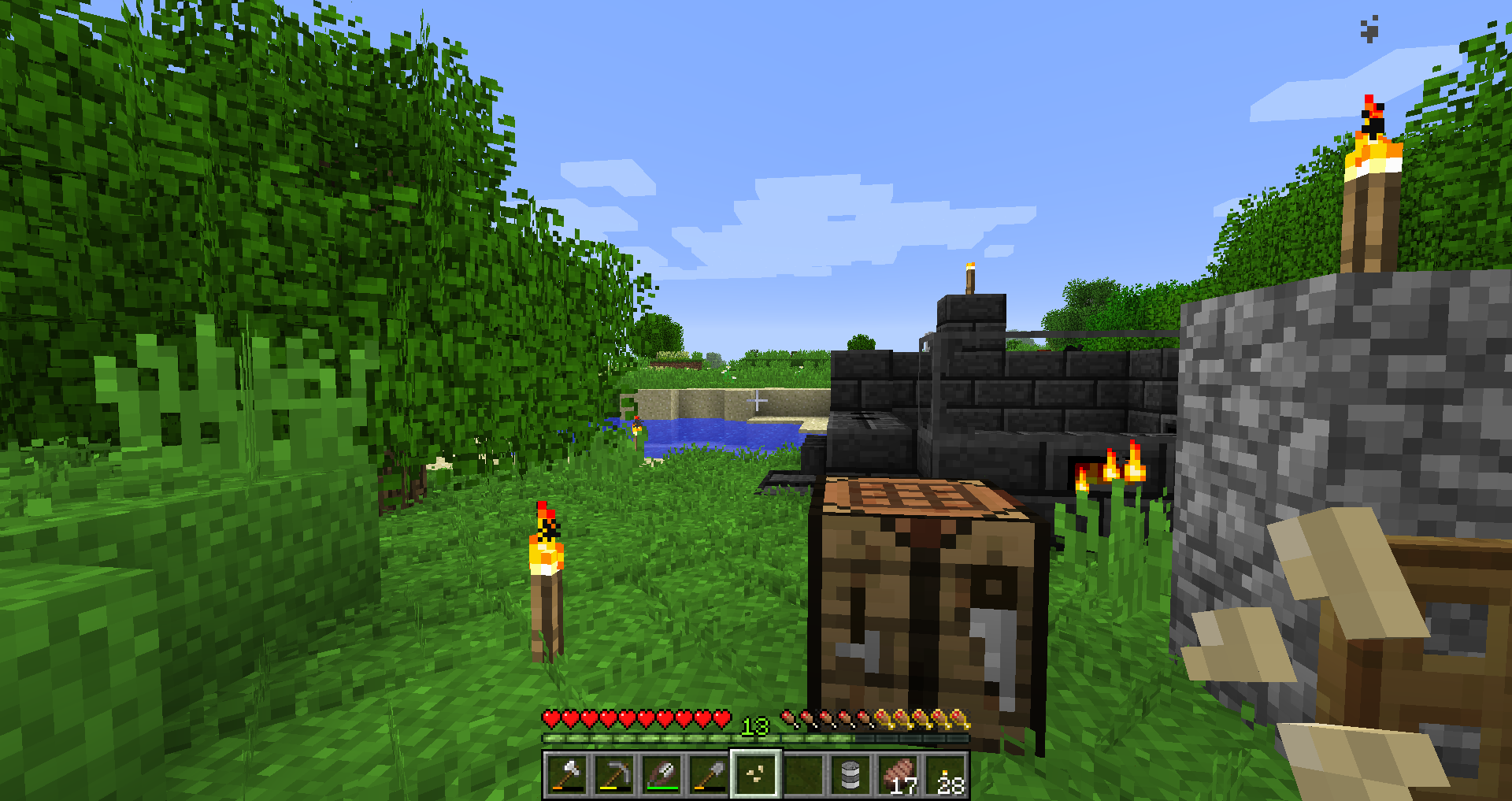Select the torch stack of 28
The width and height of the screenshot is (1512, 801).
pos(946,775)
